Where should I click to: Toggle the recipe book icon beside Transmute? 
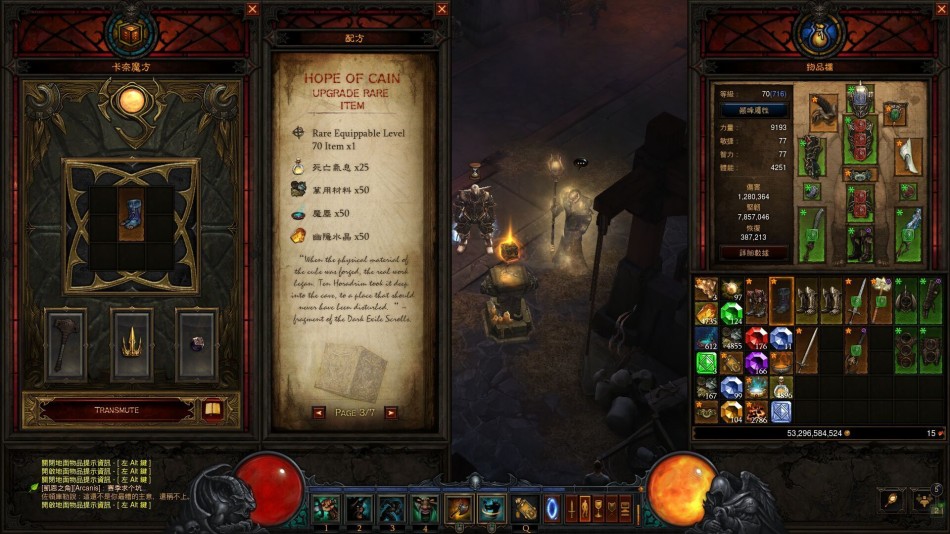(x=212, y=410)
